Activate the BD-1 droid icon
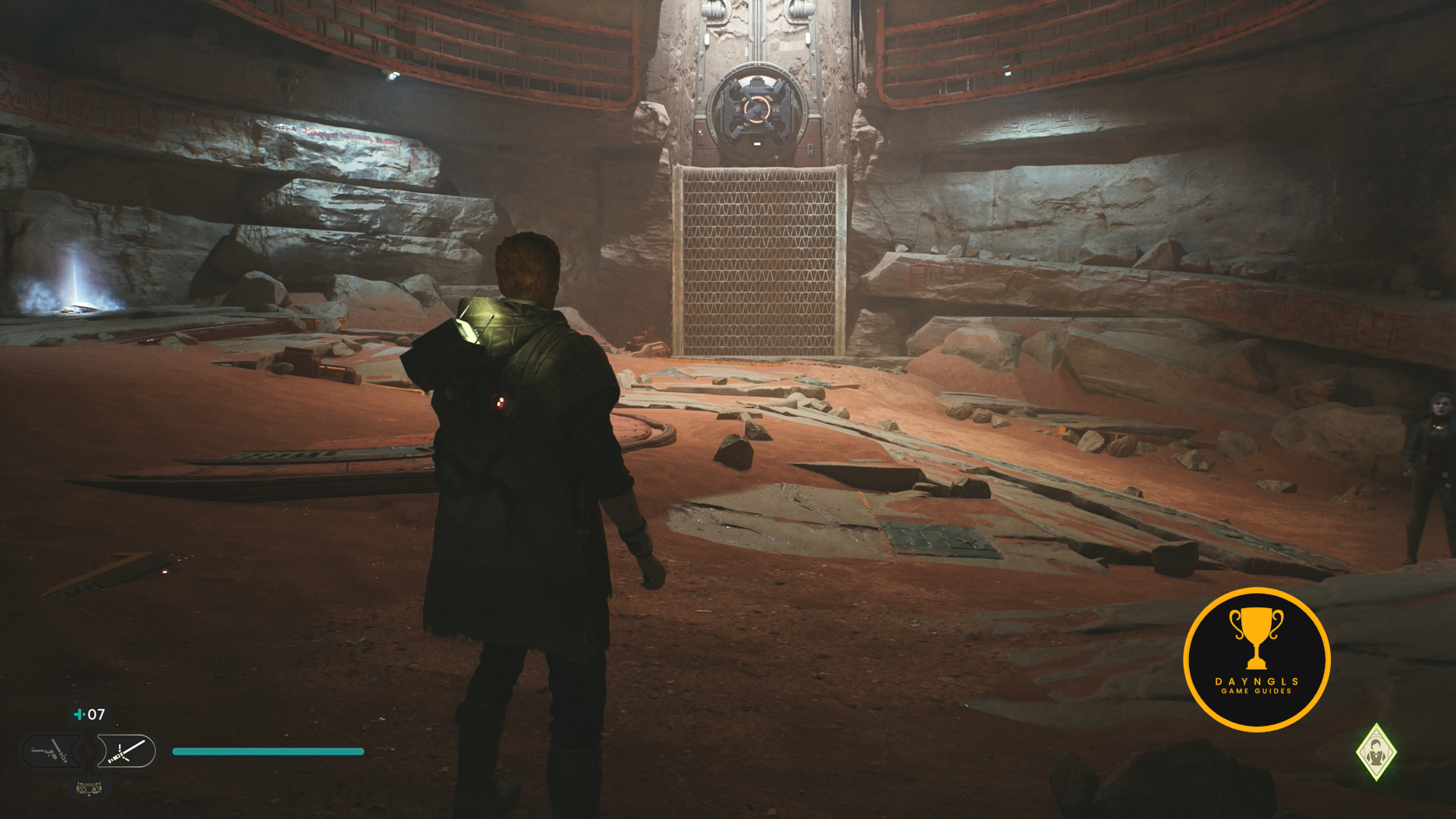 (89, 789)
